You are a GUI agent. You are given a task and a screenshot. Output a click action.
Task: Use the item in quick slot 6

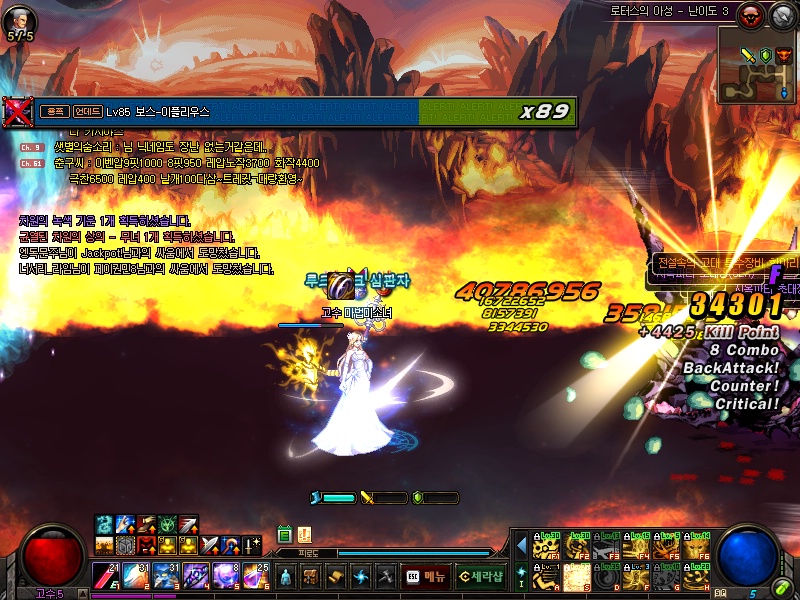click(x=255, y=577)
